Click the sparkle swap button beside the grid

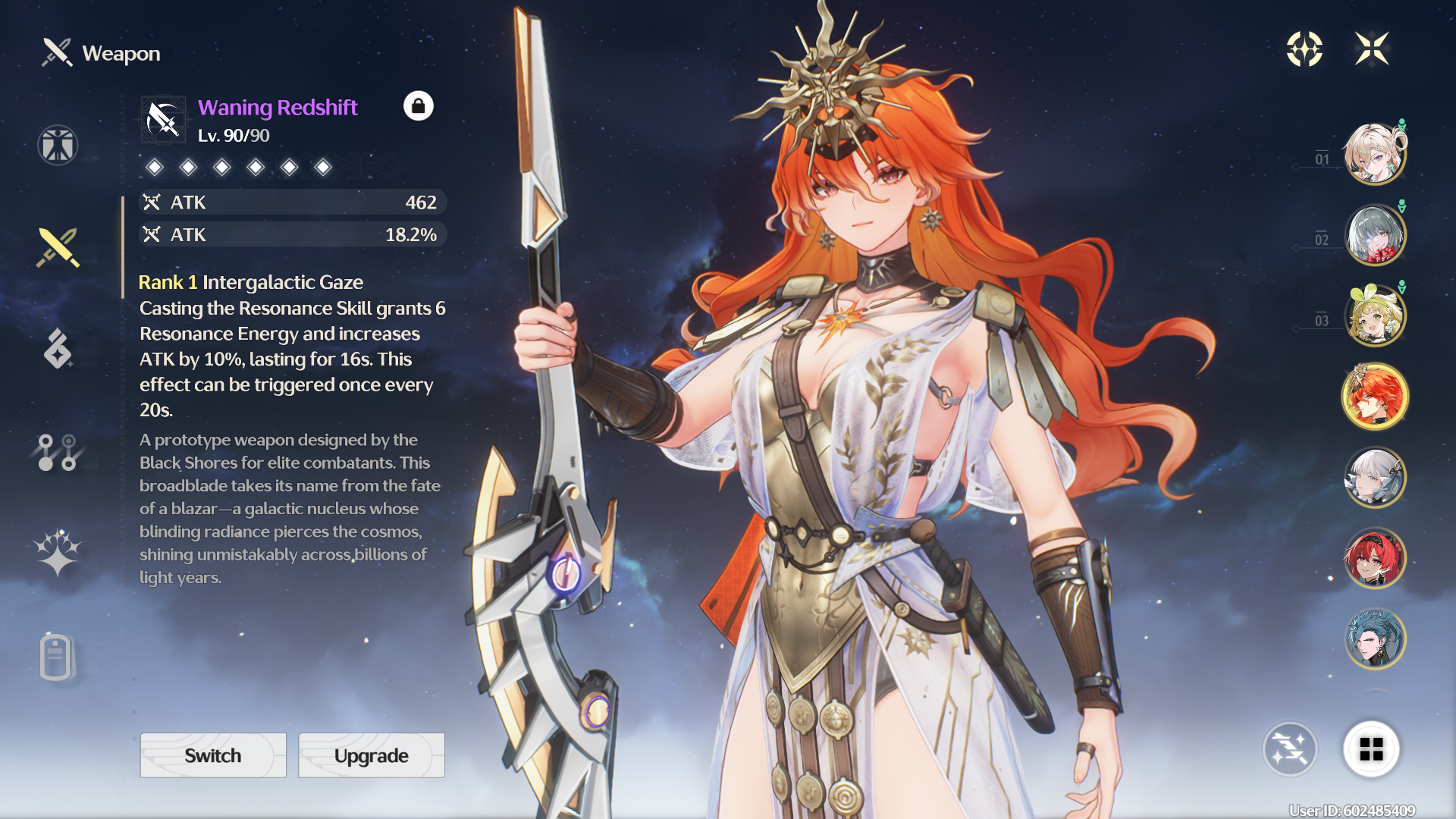pyautogui.click(x=1289, y=749)
